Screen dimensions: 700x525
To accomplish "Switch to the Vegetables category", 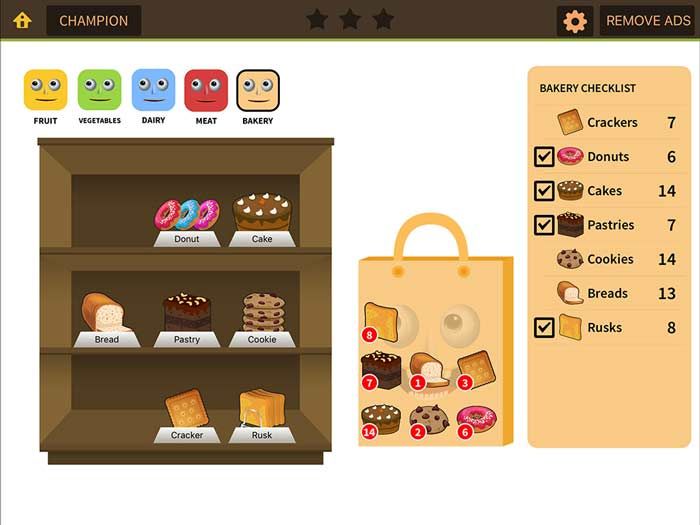I will 99,90.
